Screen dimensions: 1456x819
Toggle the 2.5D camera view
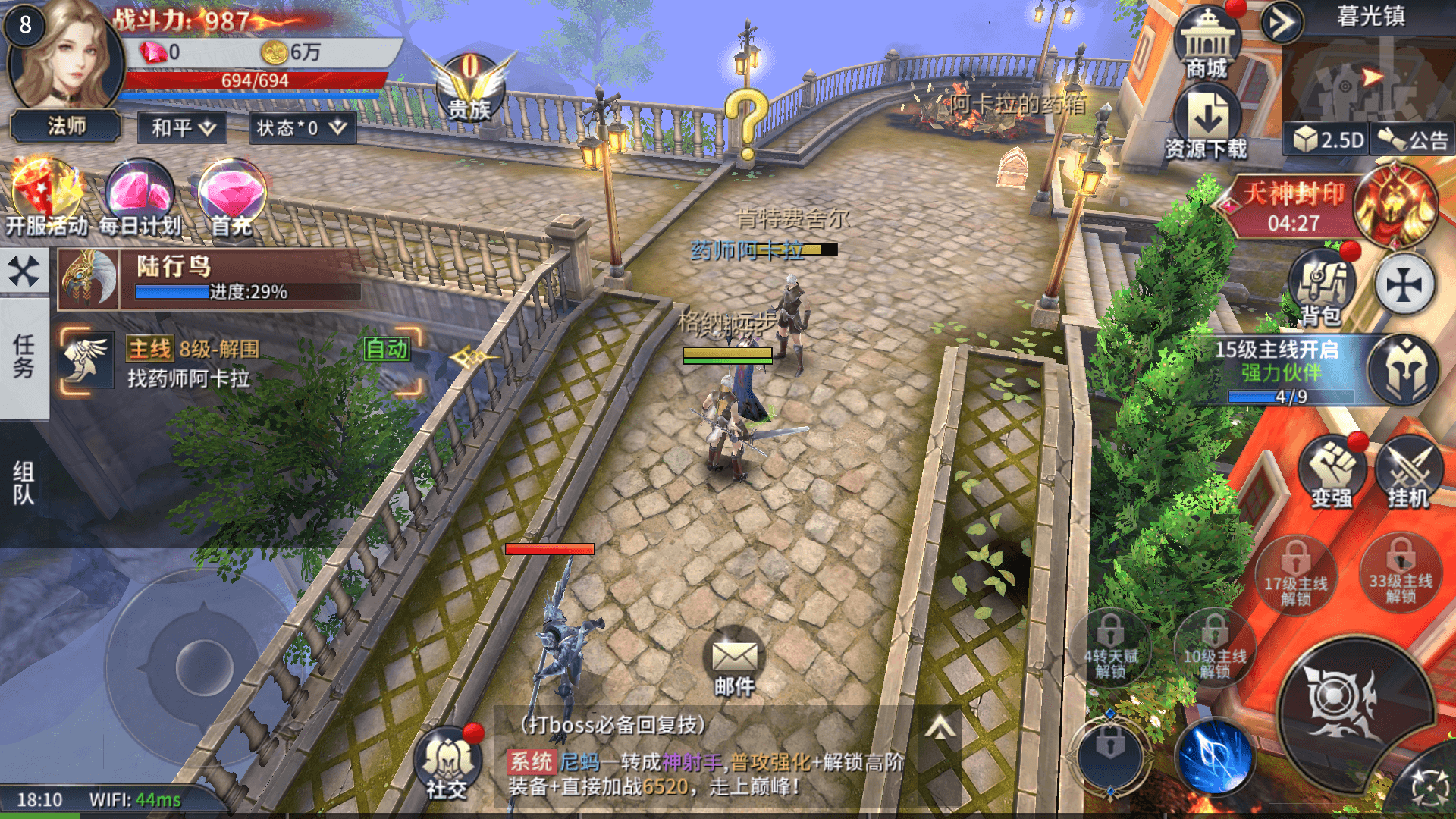(x=1328, y=140)
